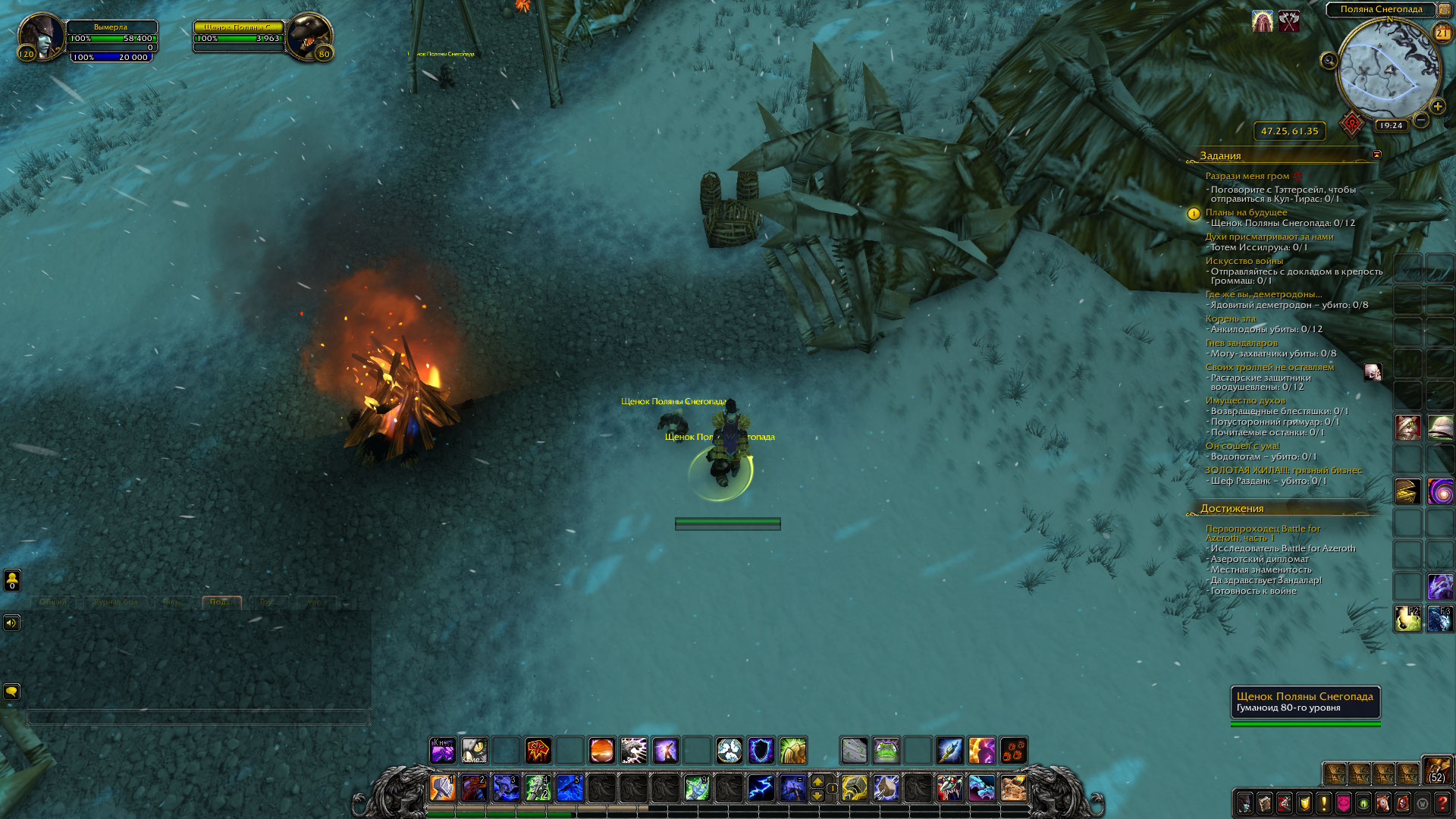Screen dimensions: 1456x819
Task: Open the red question mark help button
Action: click(1442, 802)
